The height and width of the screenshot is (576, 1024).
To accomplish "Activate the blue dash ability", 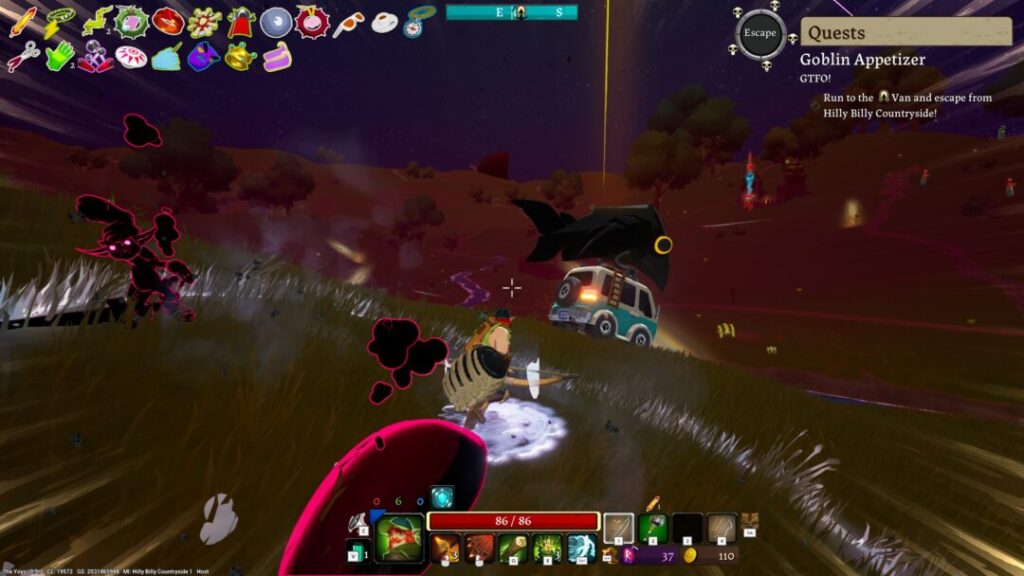I will pyautogui.click(x=582, y=548).
